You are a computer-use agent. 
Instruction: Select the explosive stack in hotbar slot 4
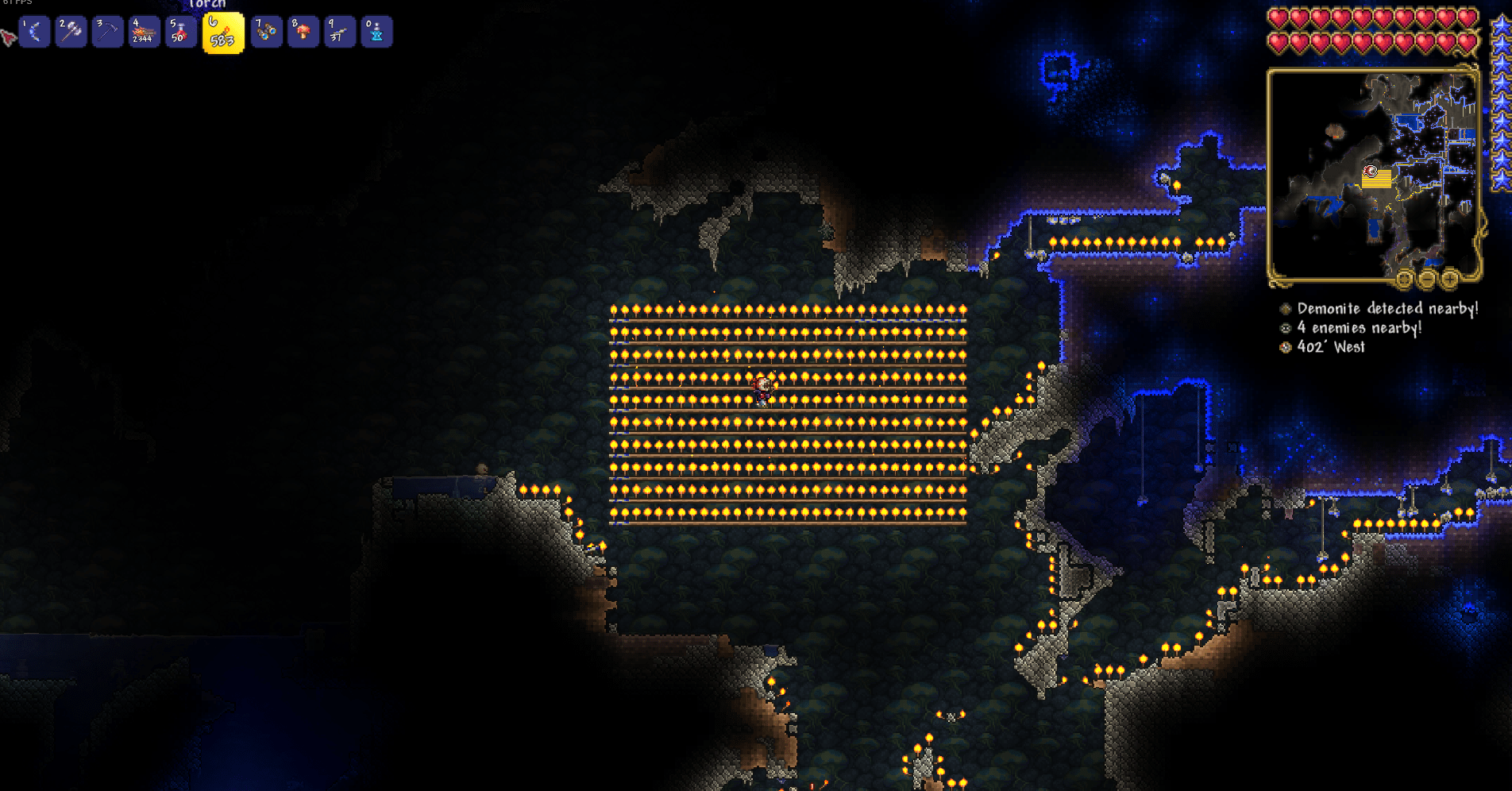[146, 32]
